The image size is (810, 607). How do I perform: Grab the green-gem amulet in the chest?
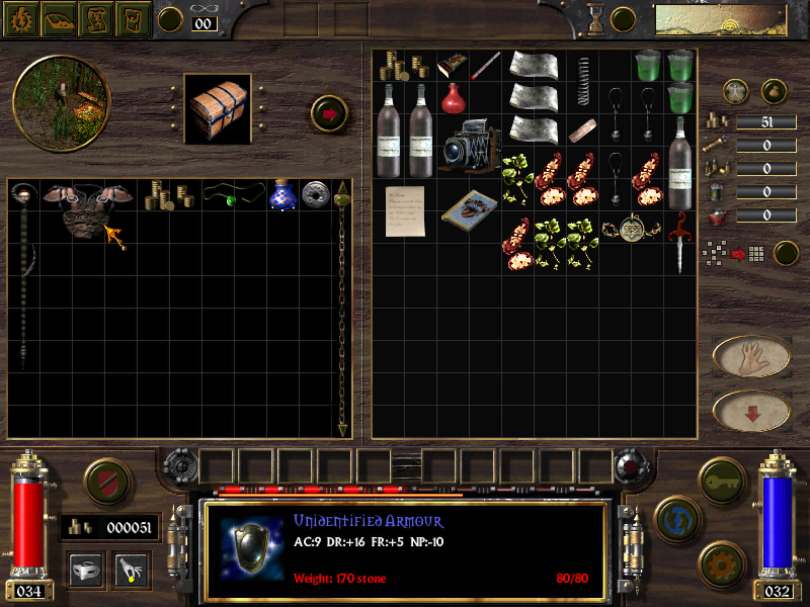233,197
